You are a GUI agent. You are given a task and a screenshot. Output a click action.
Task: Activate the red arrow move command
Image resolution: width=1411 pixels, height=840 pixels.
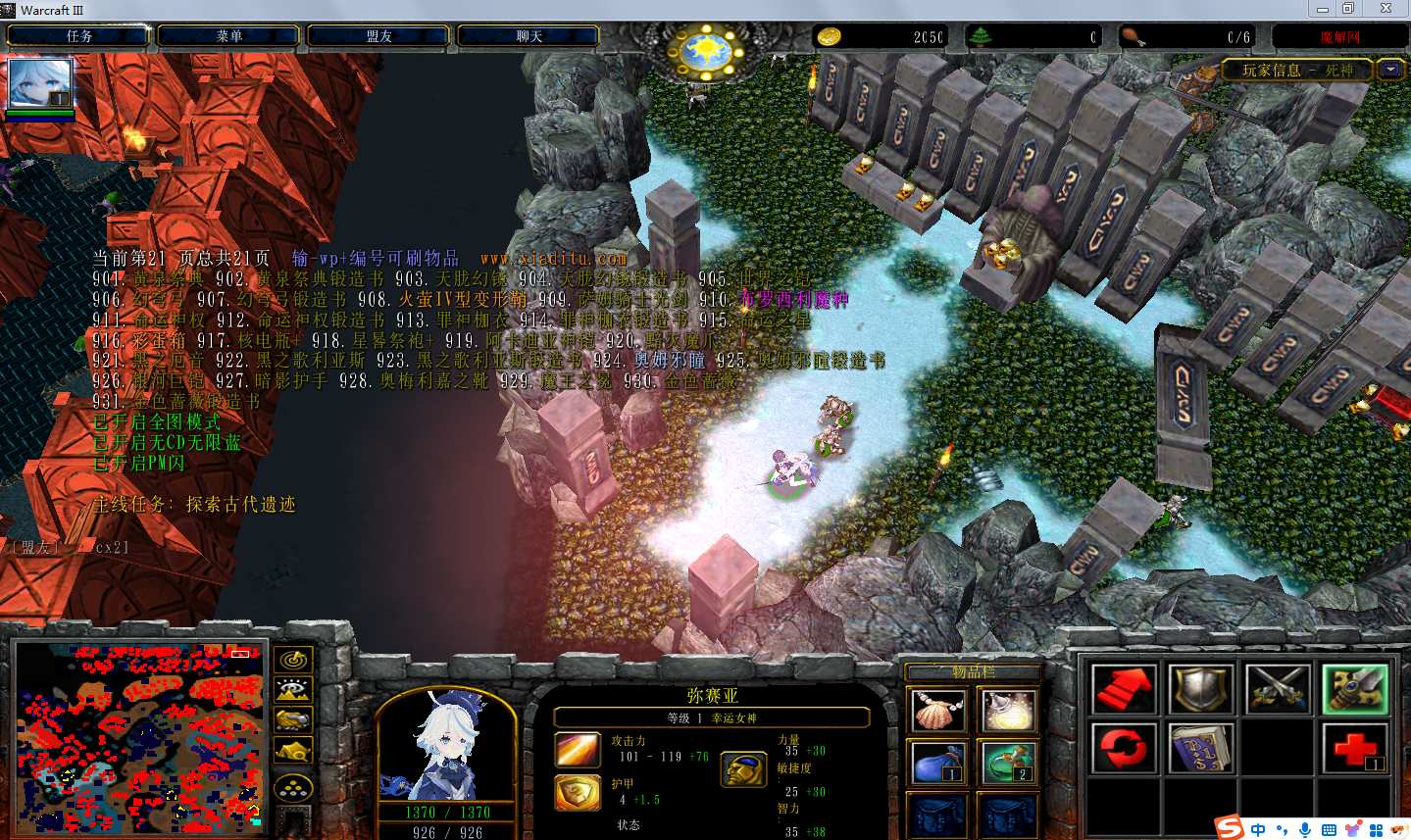coord(1124,689)
